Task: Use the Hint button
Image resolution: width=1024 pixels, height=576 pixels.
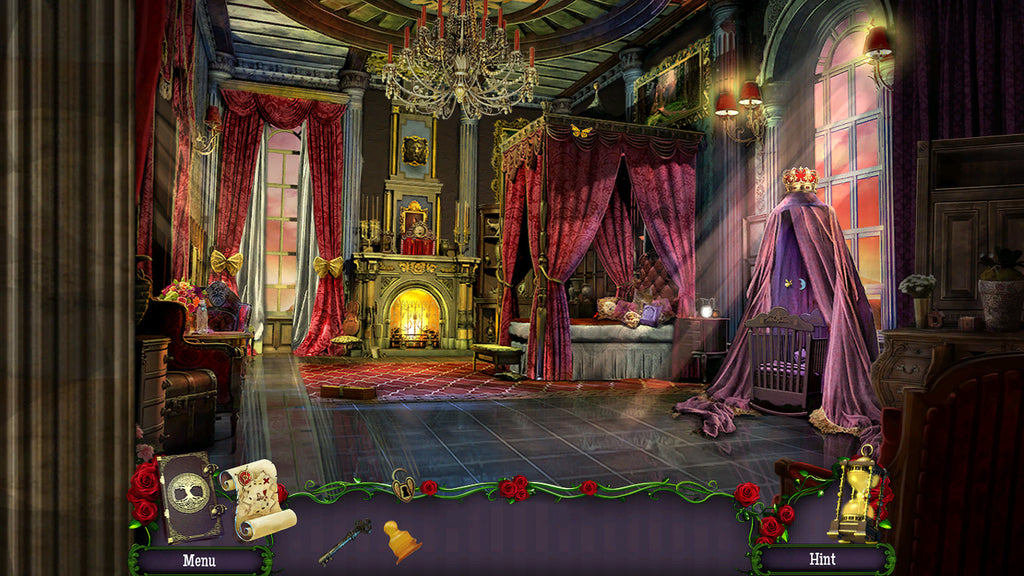Action: (x=822, y=559)
